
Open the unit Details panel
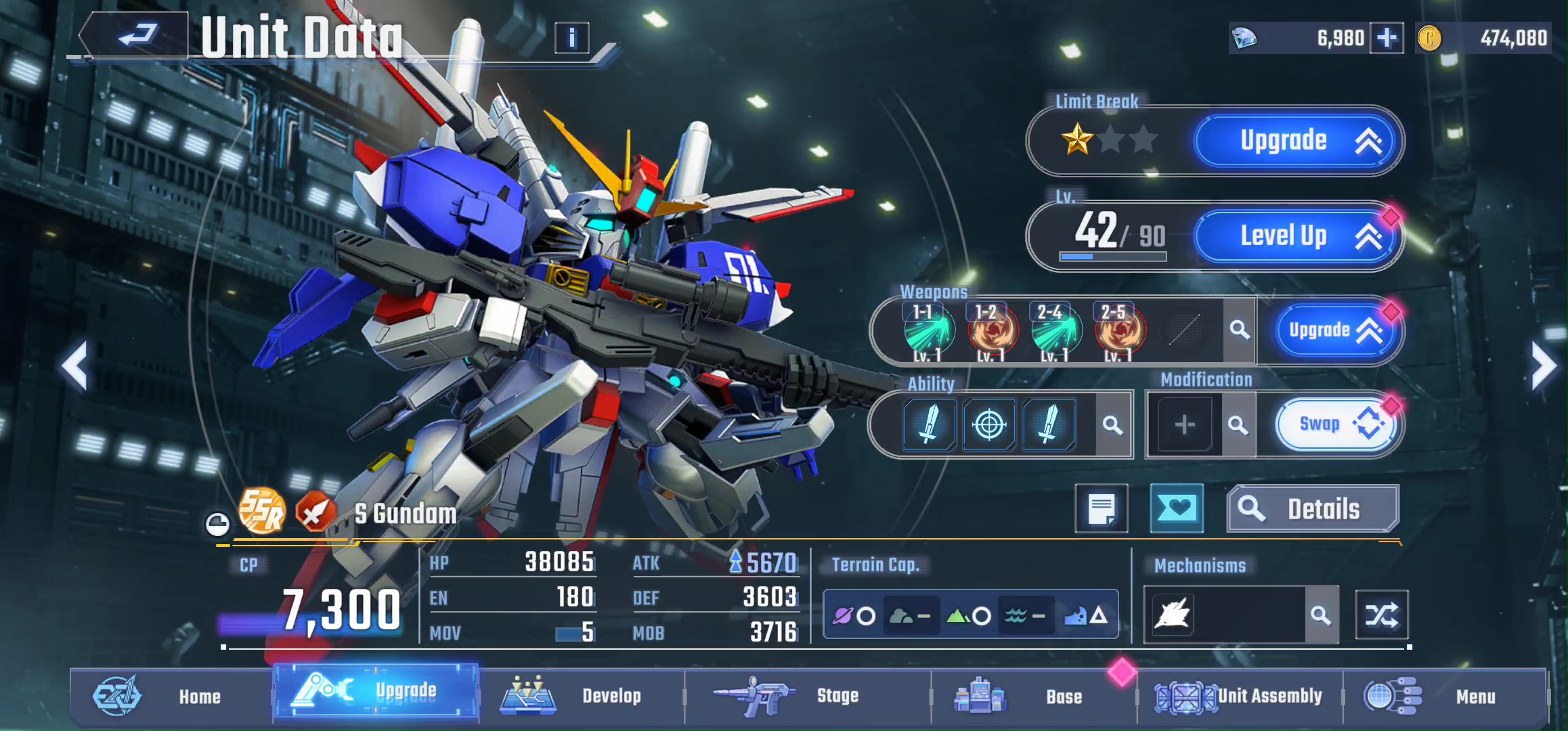1312,509
